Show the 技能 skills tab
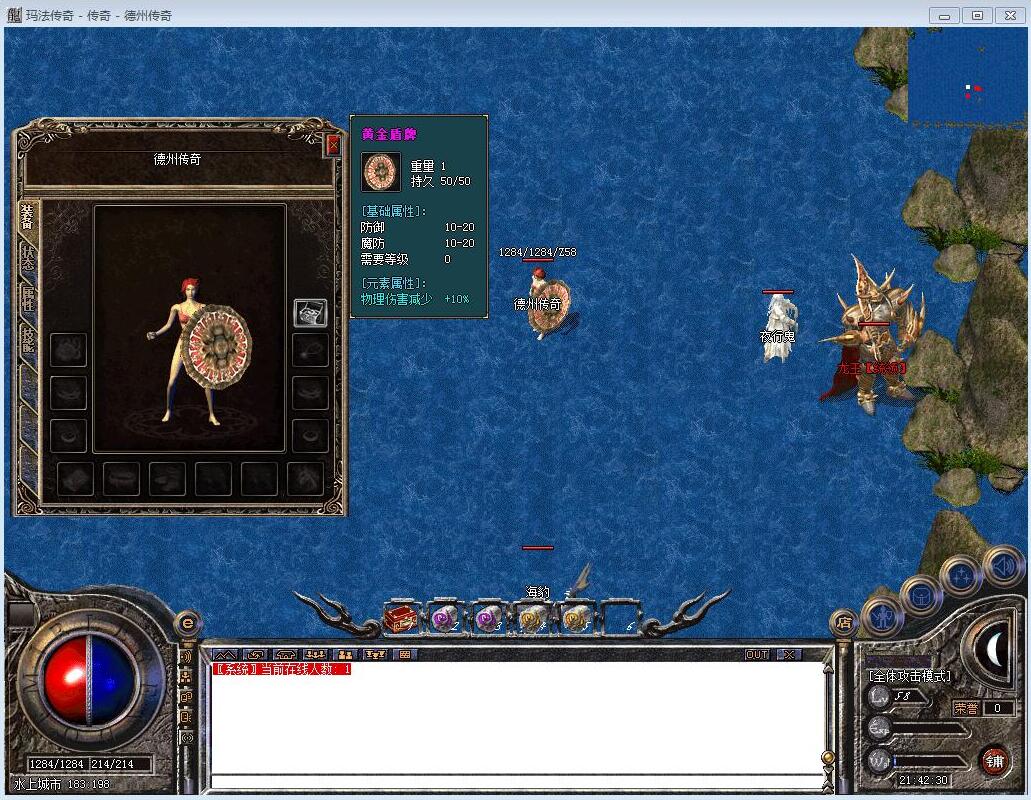1031x800 pixels. coord(28,342)
